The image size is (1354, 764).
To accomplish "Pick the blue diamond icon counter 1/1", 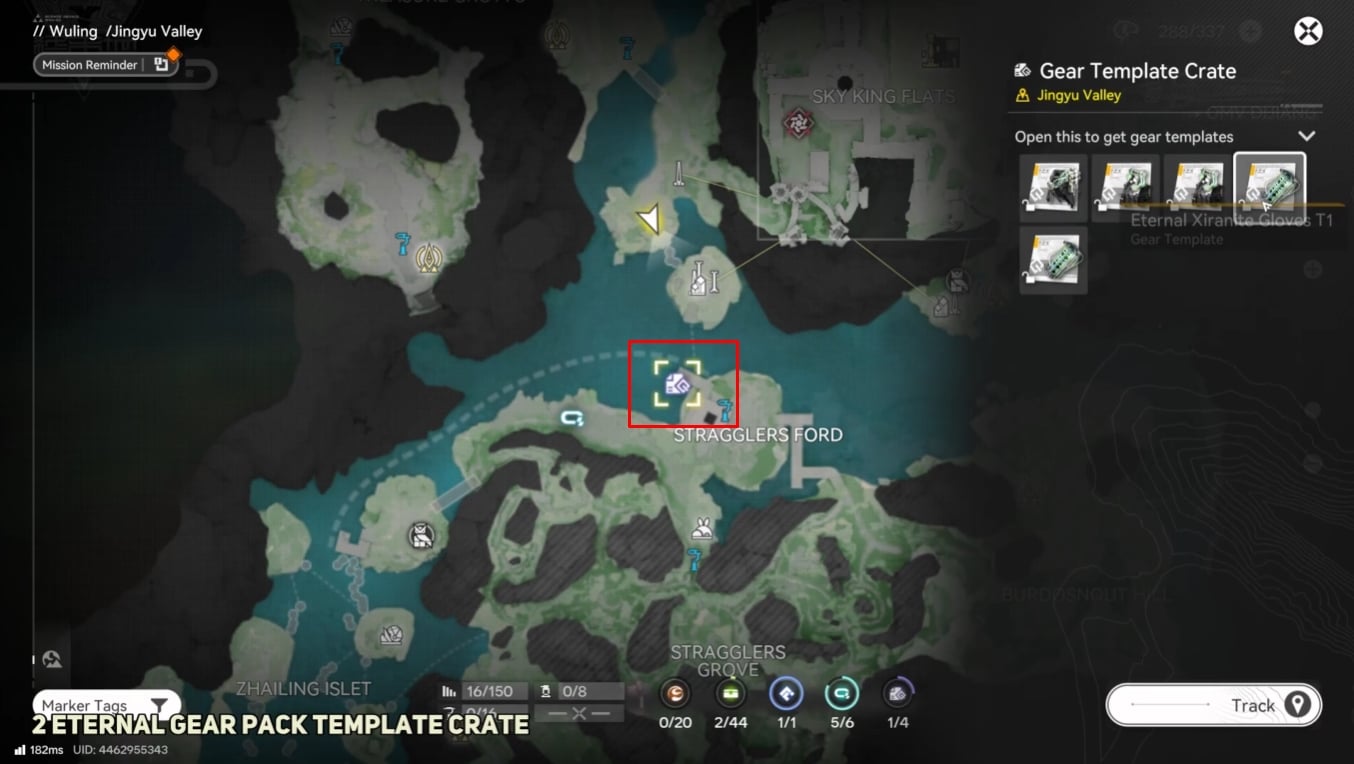I will (x=785, y=694).
